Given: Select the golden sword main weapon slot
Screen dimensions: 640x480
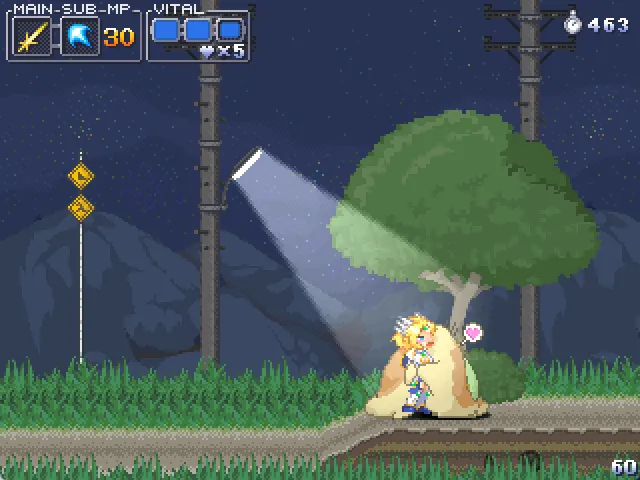Looking at the screenshot, I should click(x=32, y=38).
